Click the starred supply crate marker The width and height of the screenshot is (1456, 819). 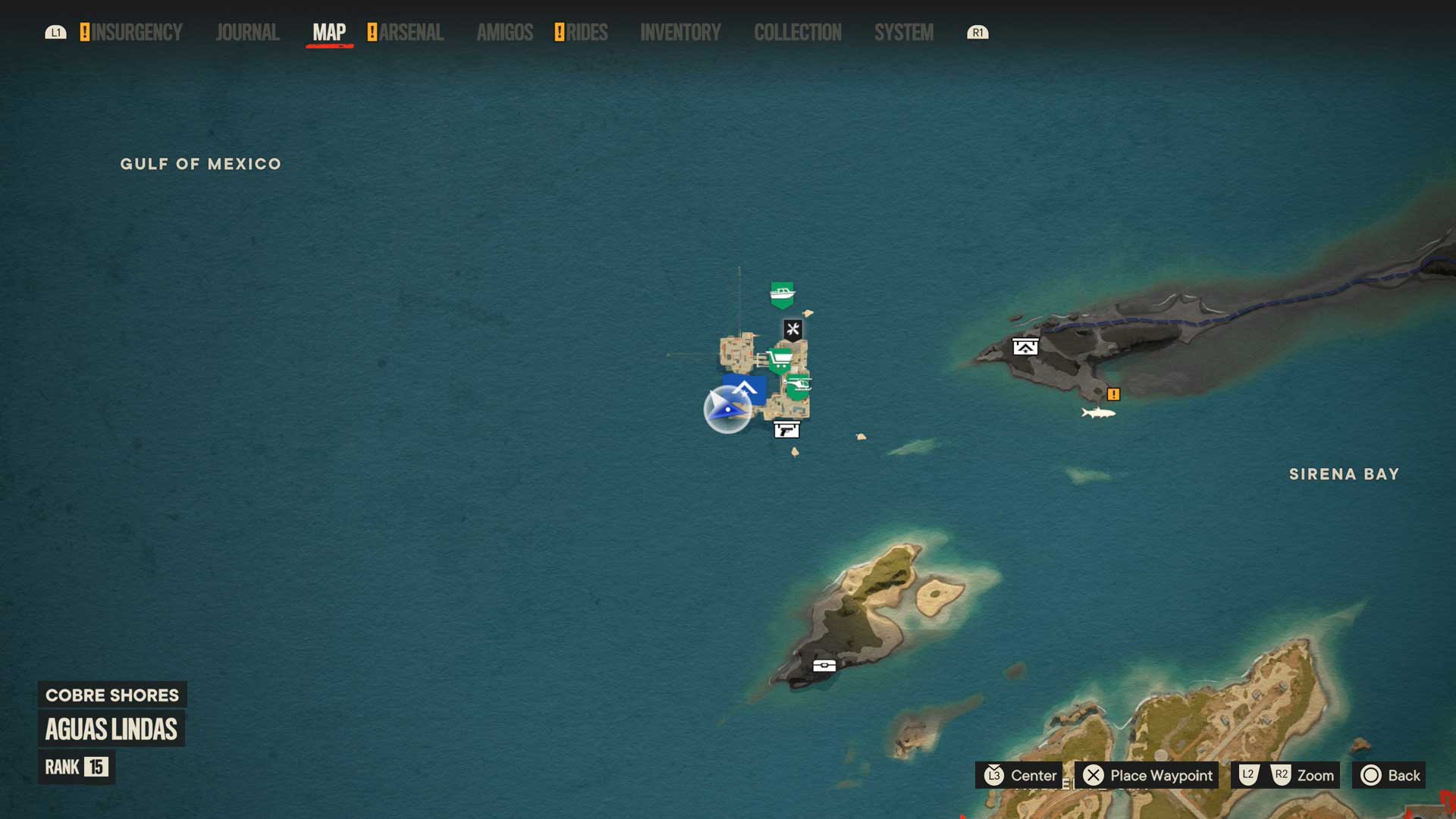[1025, 347]
